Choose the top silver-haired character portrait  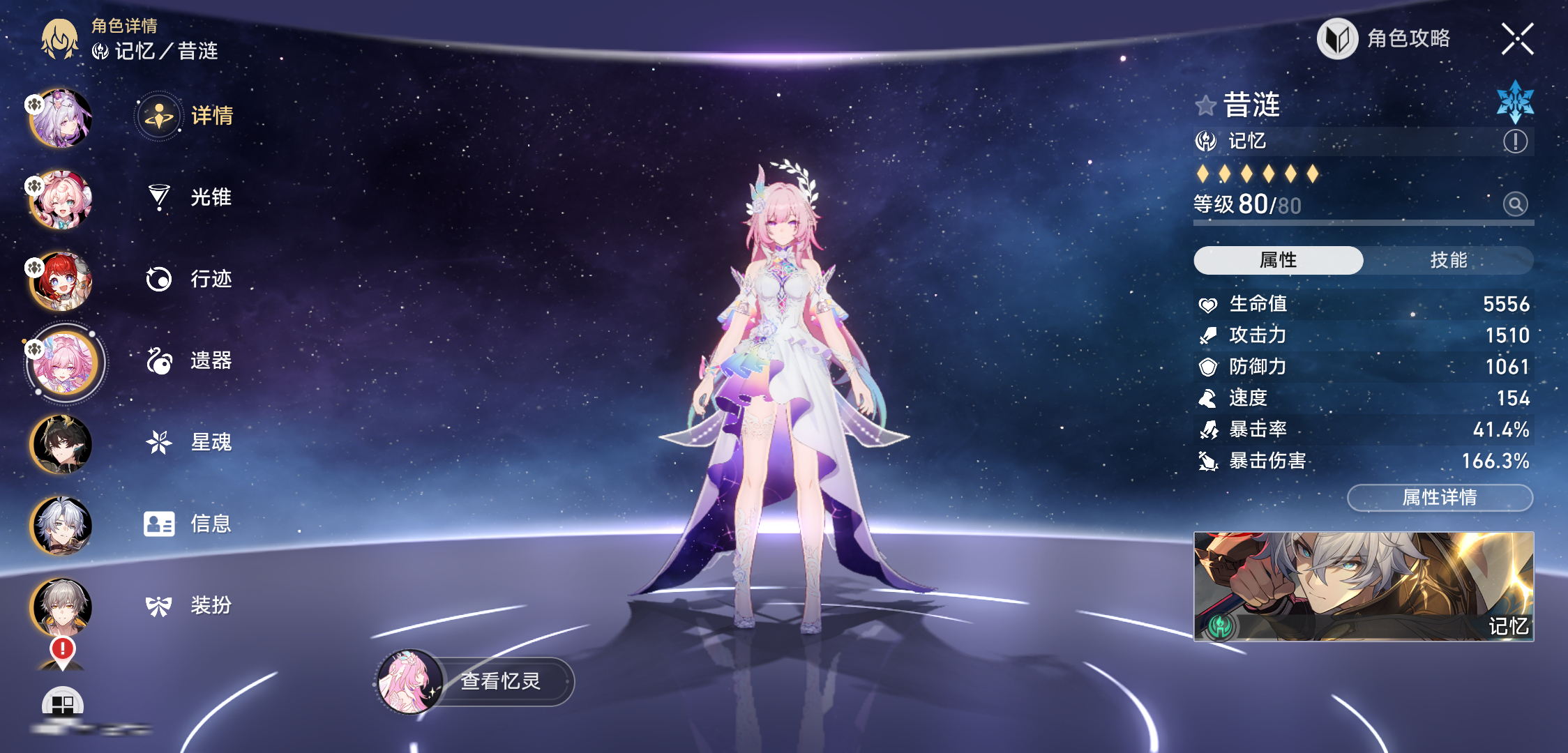coord(61,118)
